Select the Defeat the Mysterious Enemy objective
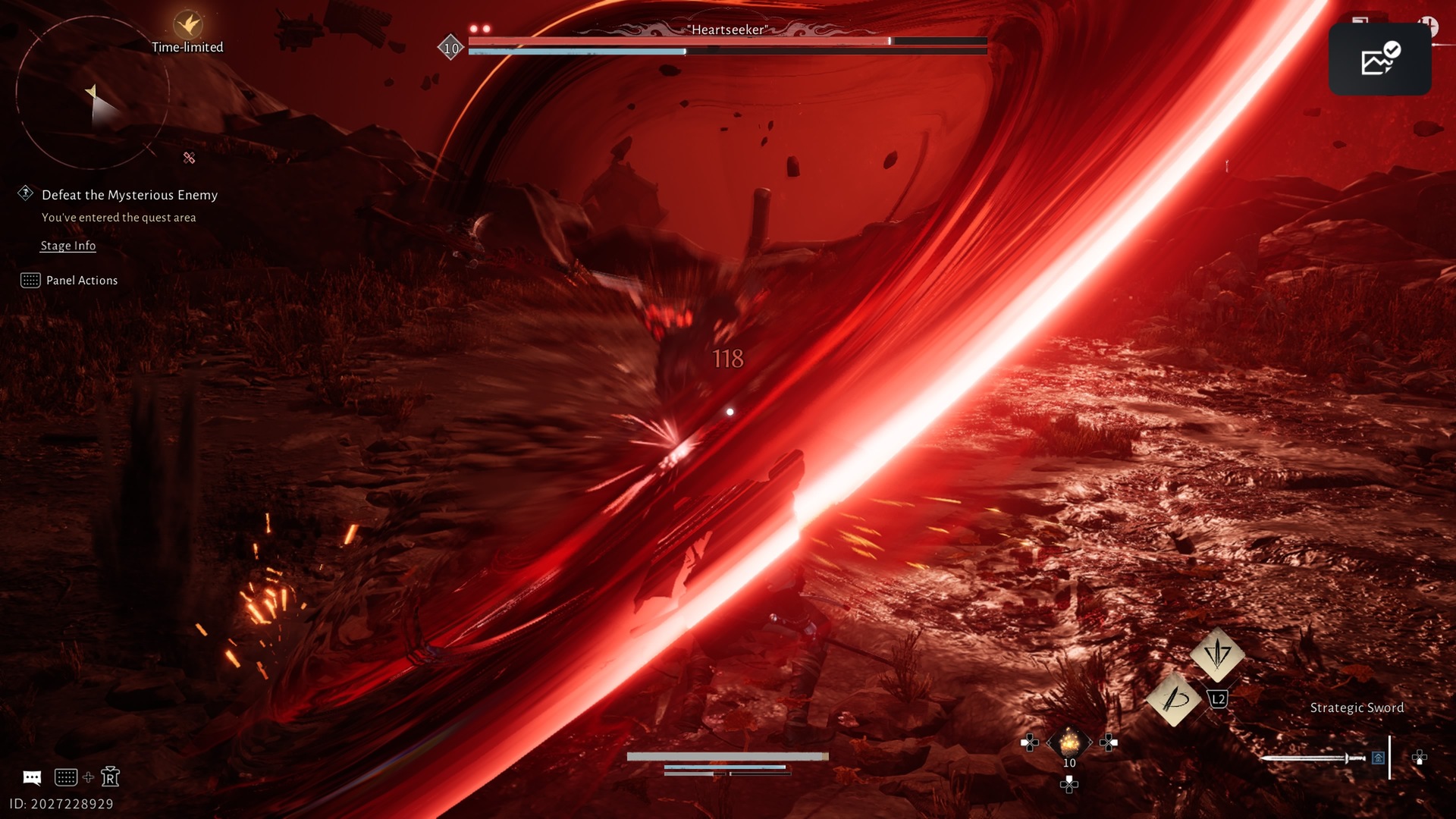Viewport: 1456px width, 819px height. 129,195
